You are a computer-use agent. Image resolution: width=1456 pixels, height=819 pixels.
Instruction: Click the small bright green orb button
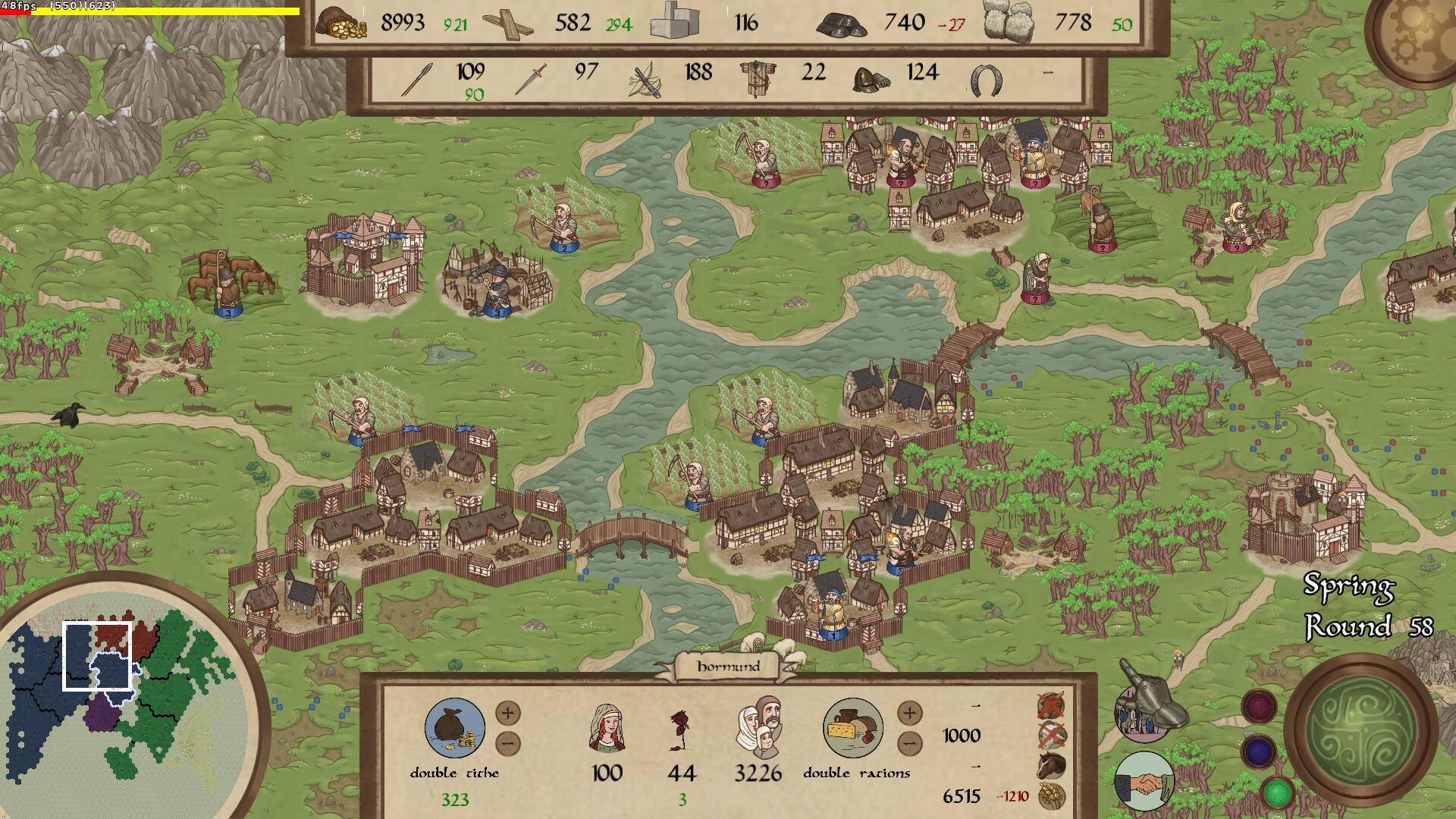tap(1277, 793)
